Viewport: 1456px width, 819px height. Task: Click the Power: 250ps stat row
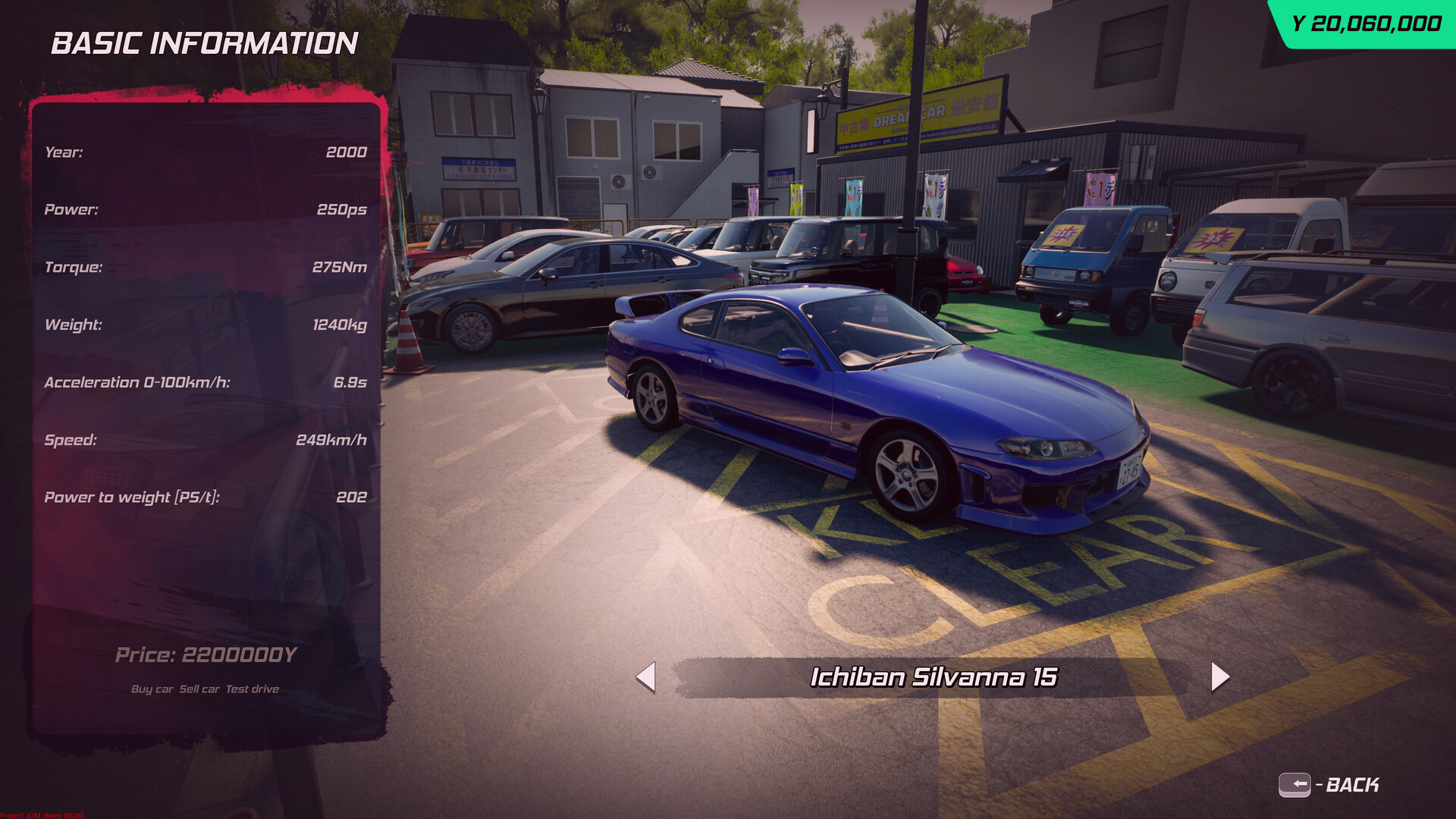[x=205, y=209]
